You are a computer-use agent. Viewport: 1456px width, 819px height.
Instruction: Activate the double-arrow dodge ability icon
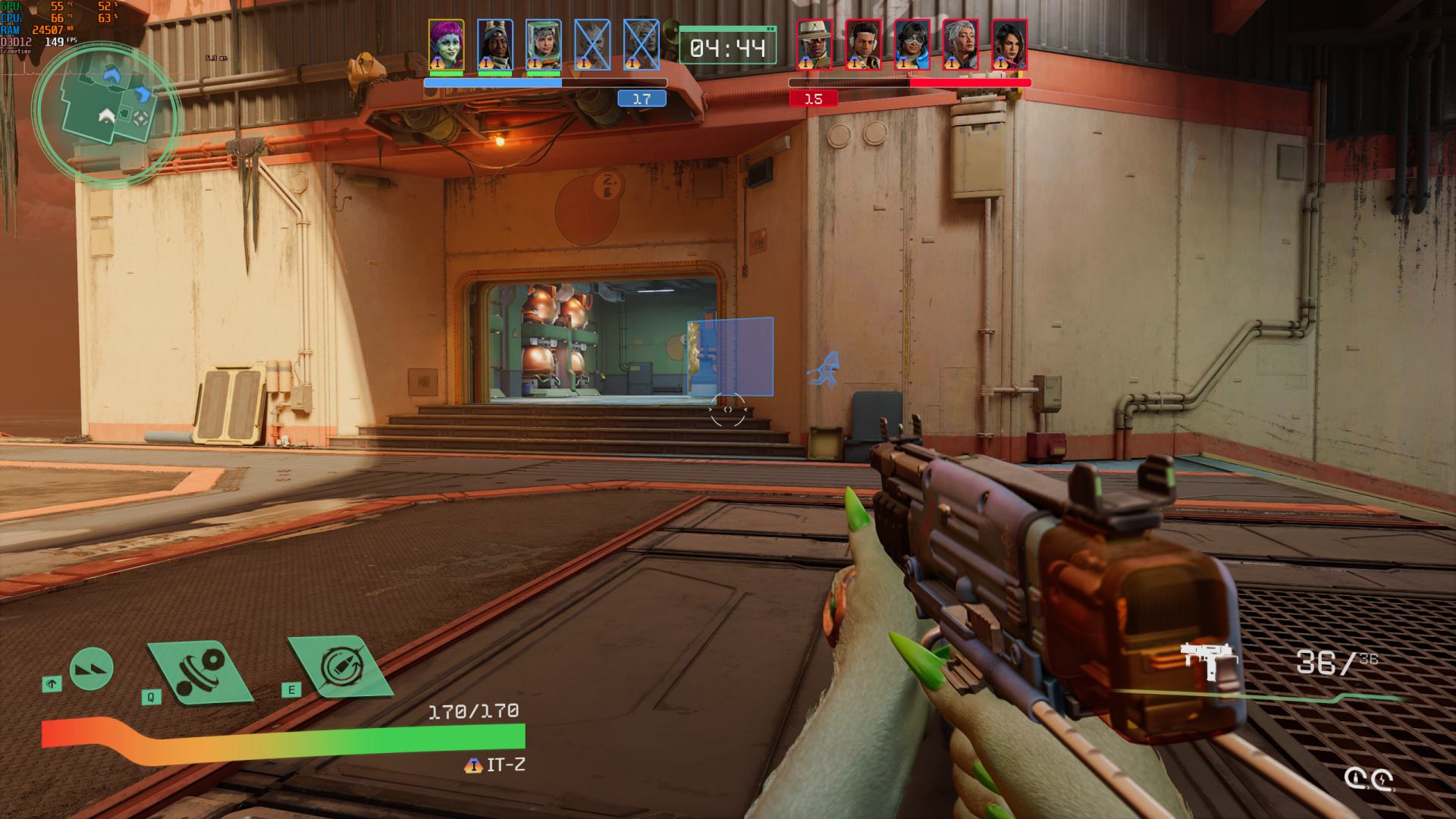[x=92, y=670]
